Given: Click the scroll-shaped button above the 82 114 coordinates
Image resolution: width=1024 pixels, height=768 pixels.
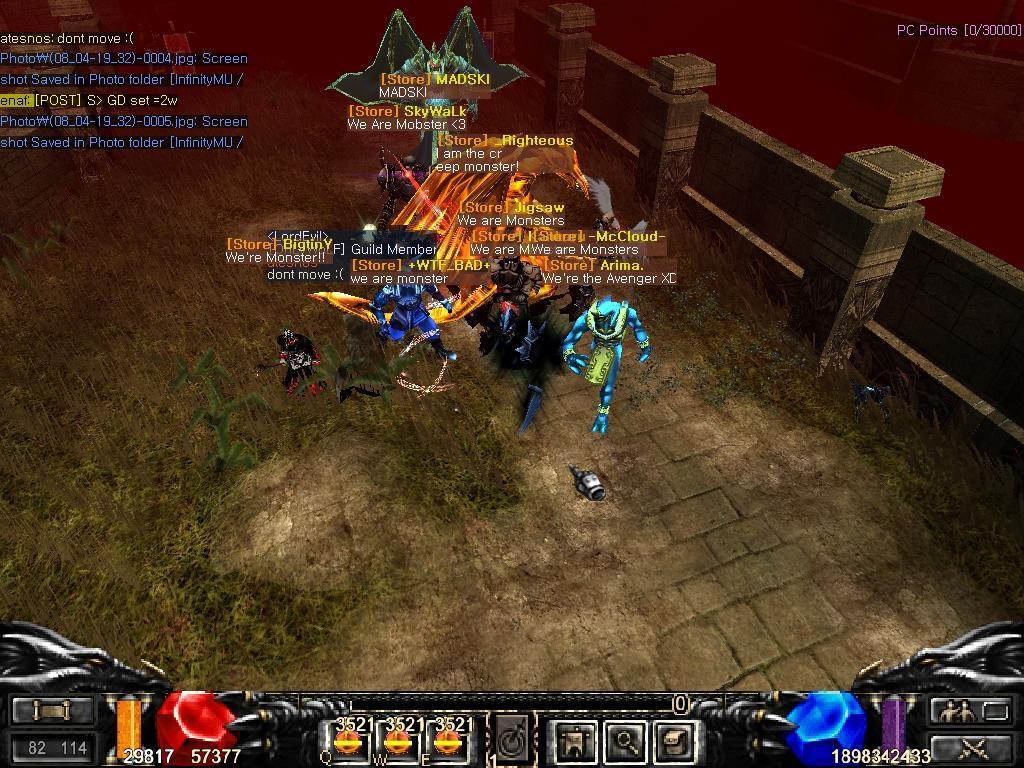Looking at the screenshot, I should tap(51, 711).
